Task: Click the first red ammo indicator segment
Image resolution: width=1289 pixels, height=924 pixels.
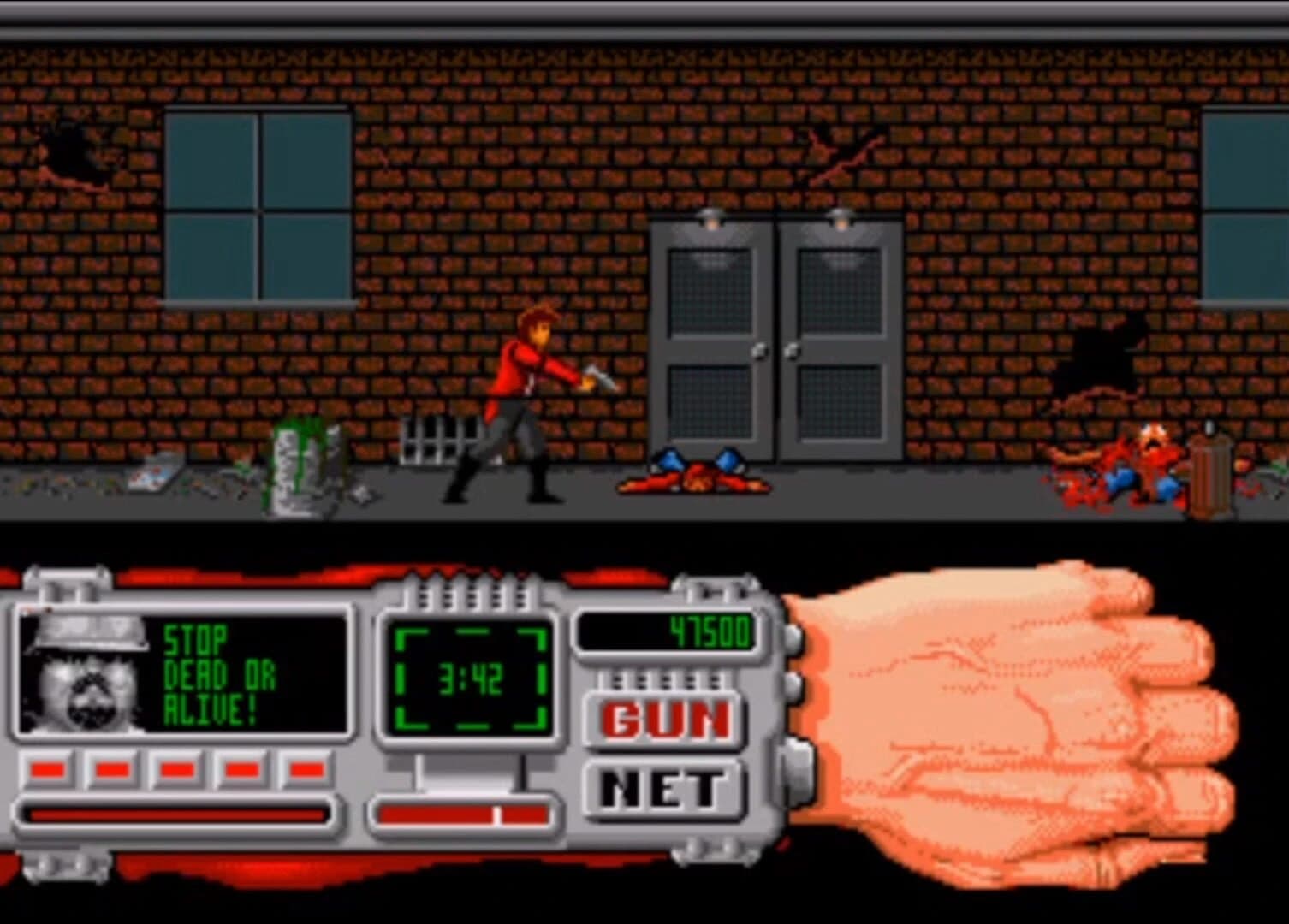Action: tap(49, 768)
